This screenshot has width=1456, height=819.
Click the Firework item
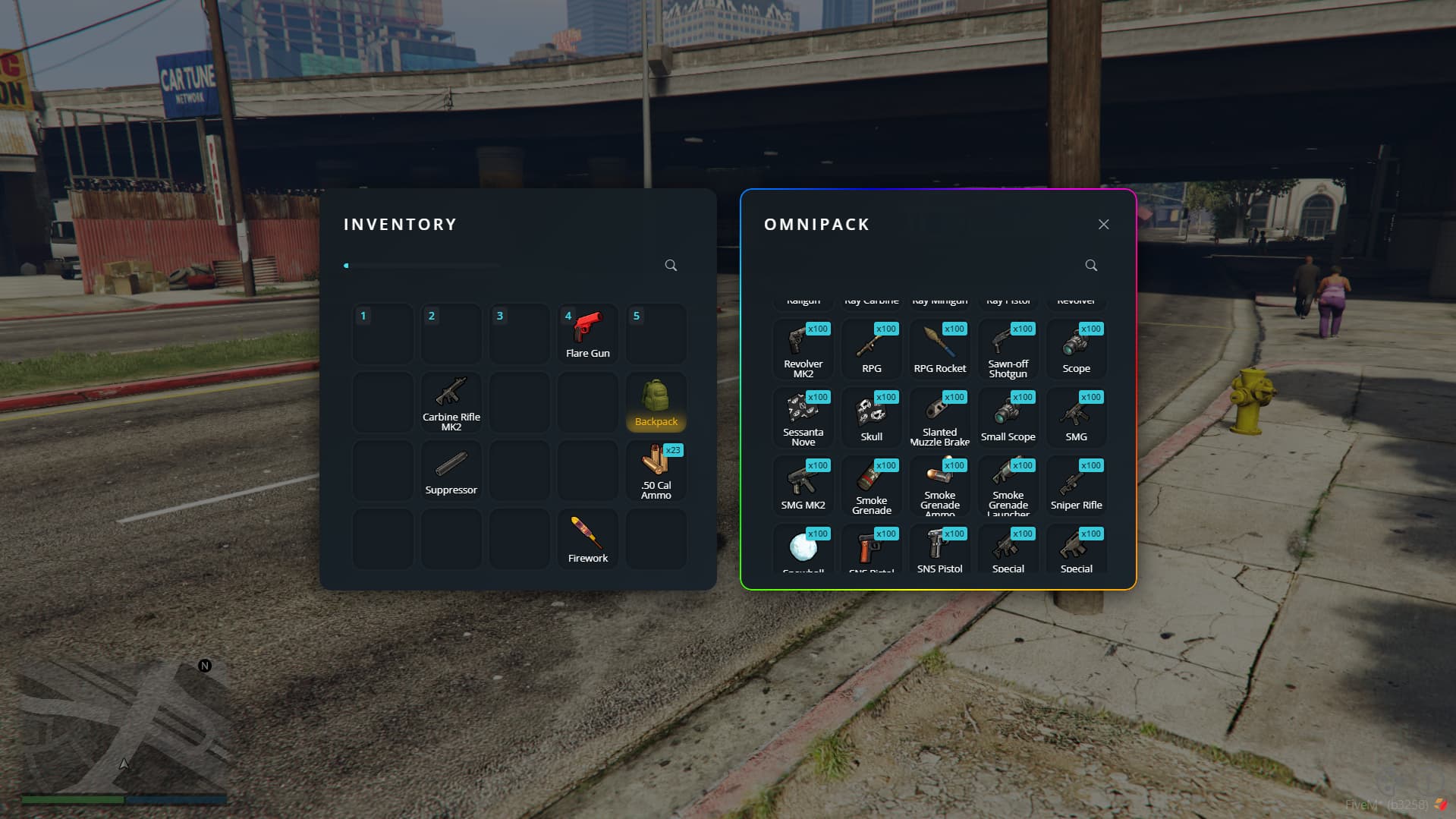click(587, 539)
